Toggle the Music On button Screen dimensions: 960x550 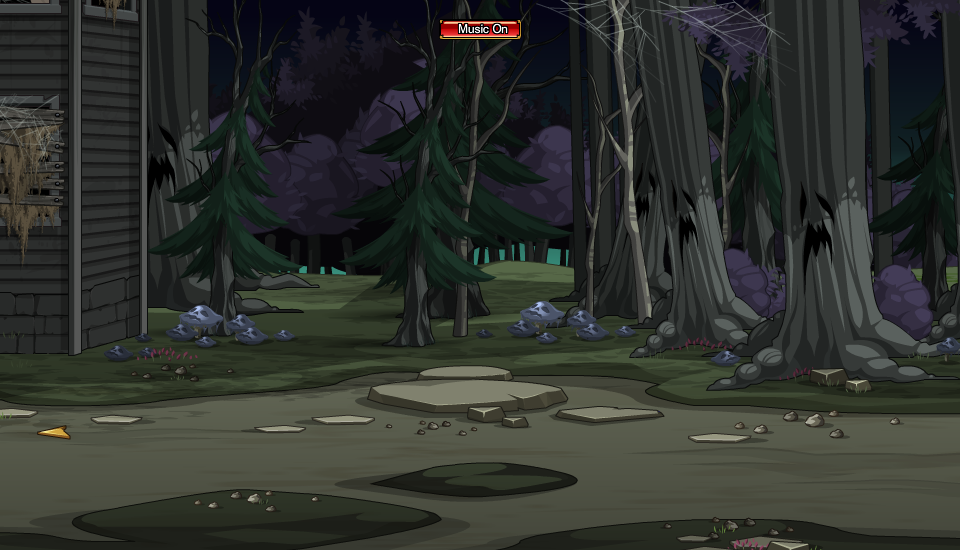click(480, 29)
